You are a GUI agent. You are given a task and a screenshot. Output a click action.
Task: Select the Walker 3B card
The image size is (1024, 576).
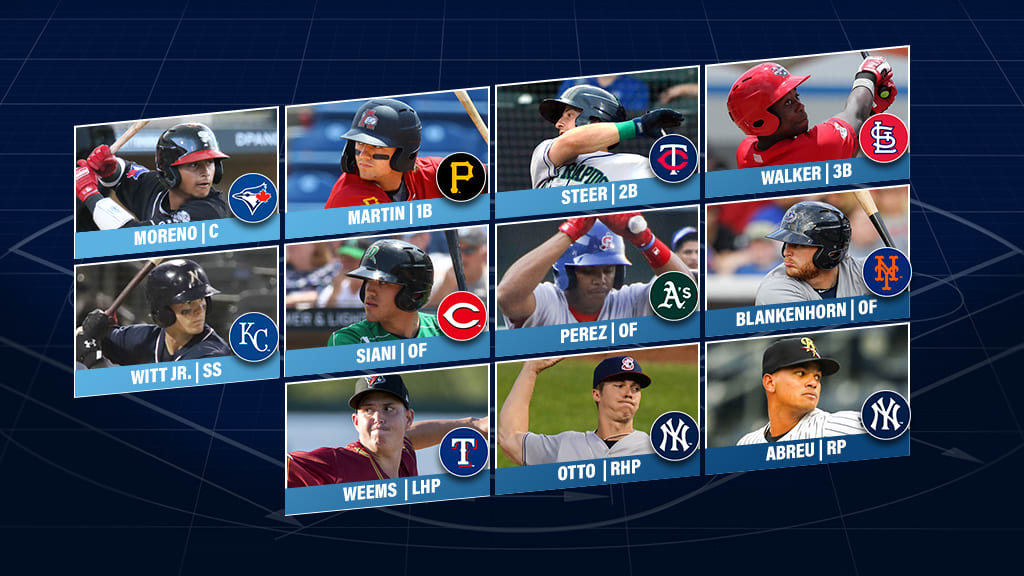tap(807, 122)
